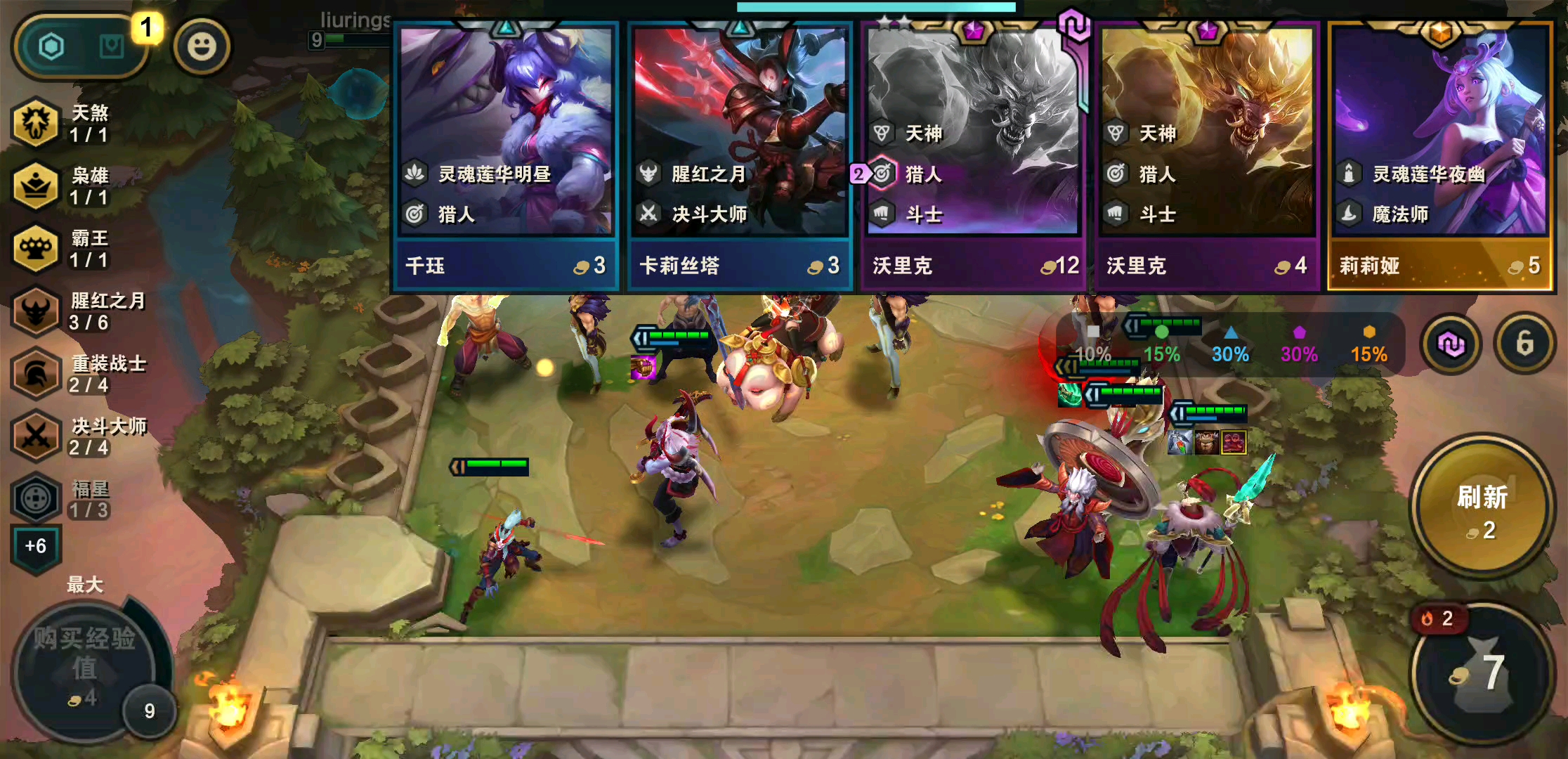Buy the 莉莉娅 legendary card
Image resolution: width=1568 pixels, height=759 pixels.
(x=1440, y=156)
